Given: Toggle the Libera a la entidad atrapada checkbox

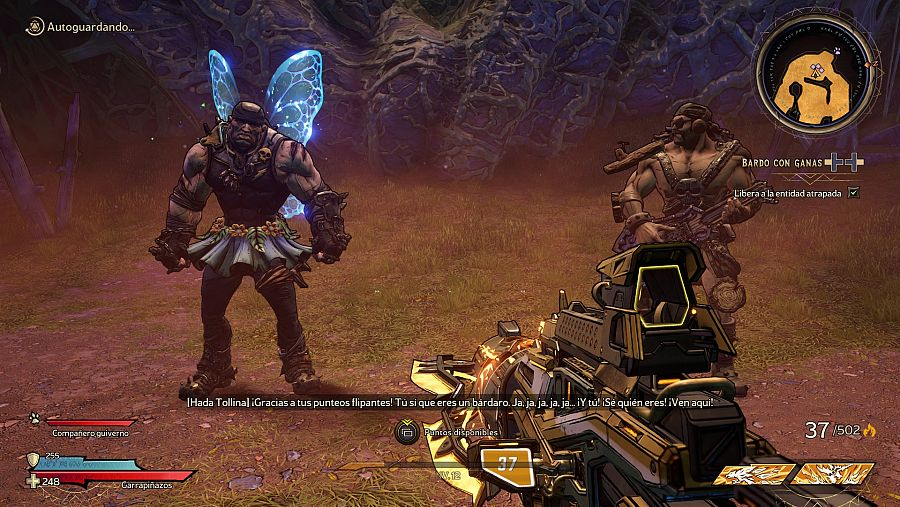Looking at the screenshot, I should point(853,192).
